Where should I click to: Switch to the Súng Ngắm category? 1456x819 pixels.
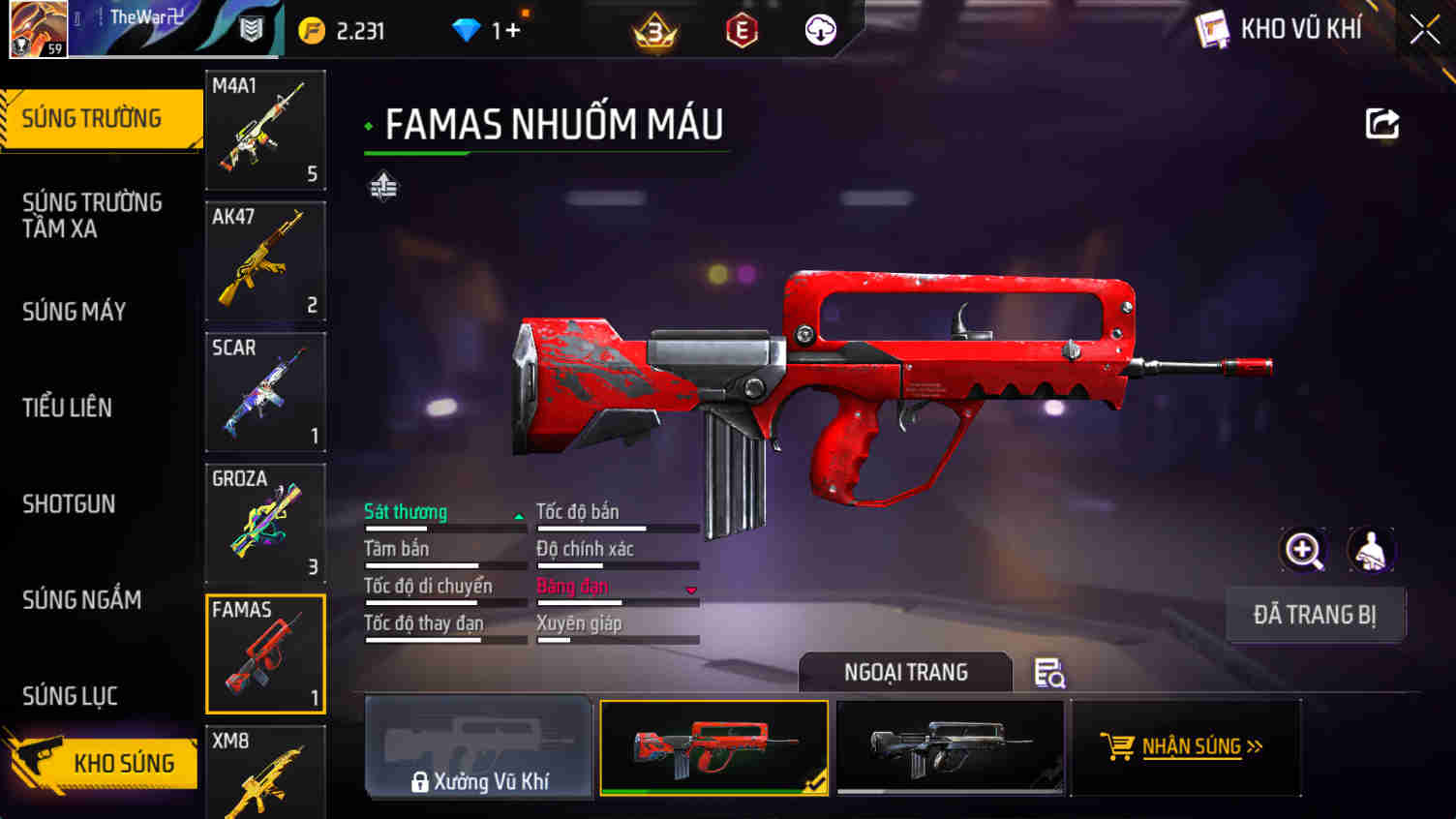(x=82, y=600)
